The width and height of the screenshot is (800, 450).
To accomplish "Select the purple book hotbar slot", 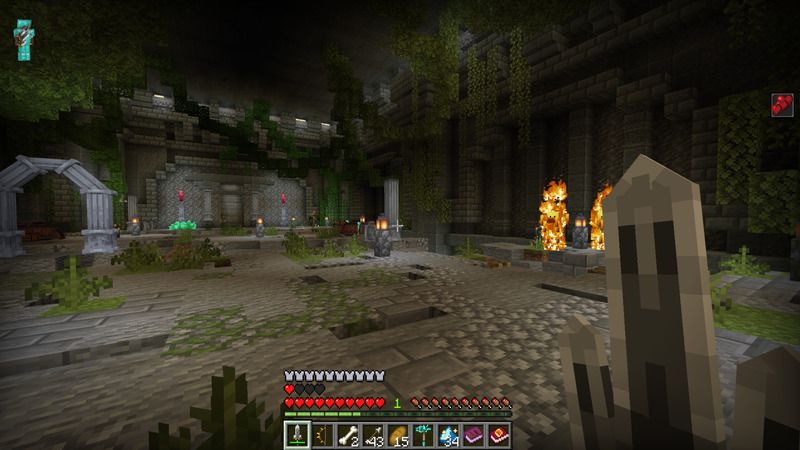I will pyautogui.click(x=473, y=435).
